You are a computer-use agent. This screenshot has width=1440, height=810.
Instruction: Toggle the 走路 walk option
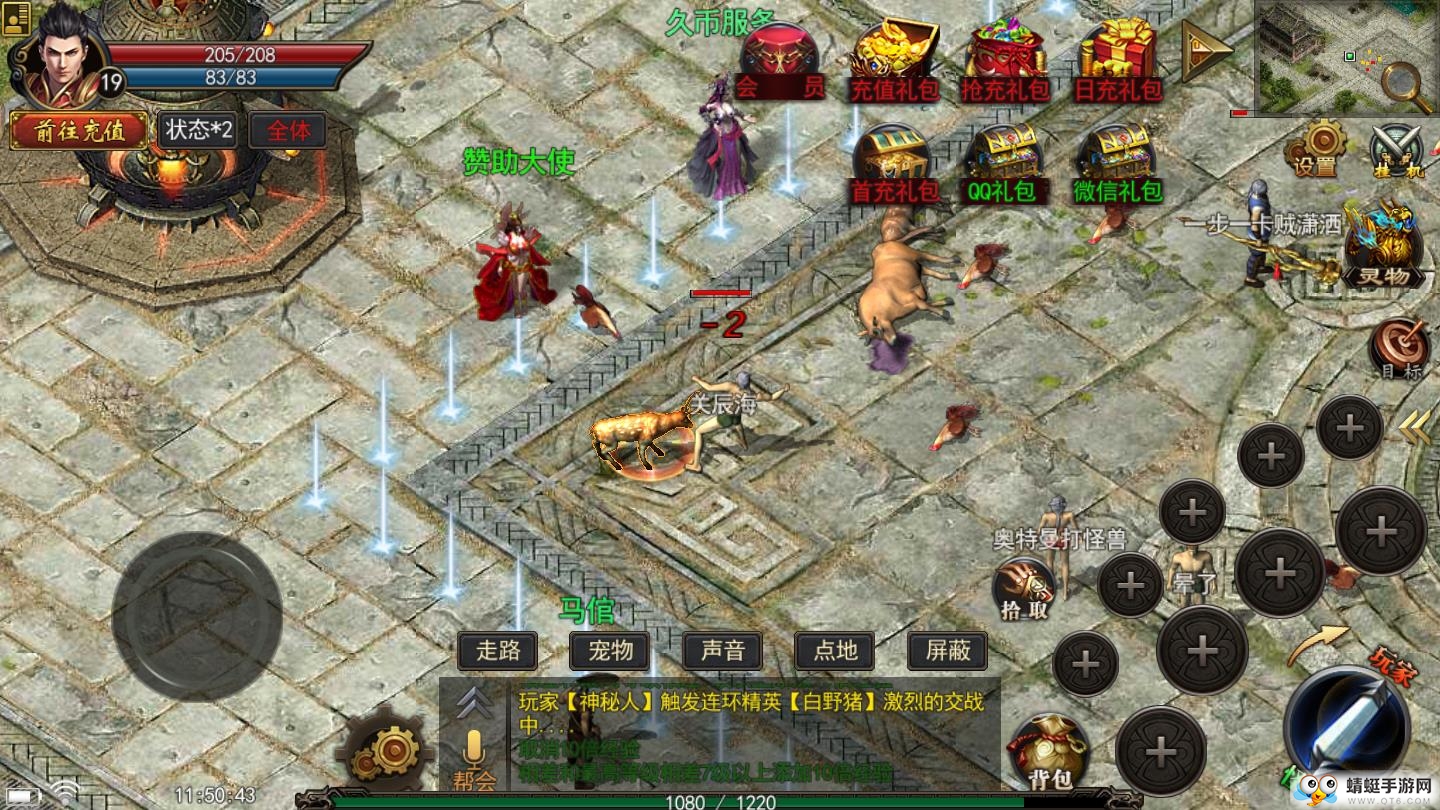point(498,651)
